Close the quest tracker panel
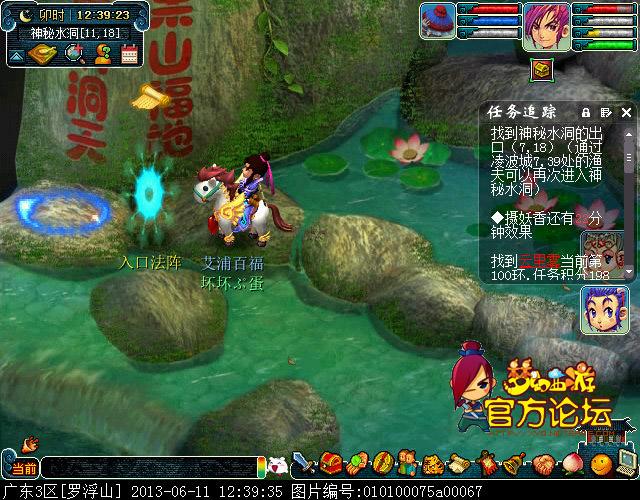This screenshot has height=500, width=640. pyautogui.click(x=628, y=112)
